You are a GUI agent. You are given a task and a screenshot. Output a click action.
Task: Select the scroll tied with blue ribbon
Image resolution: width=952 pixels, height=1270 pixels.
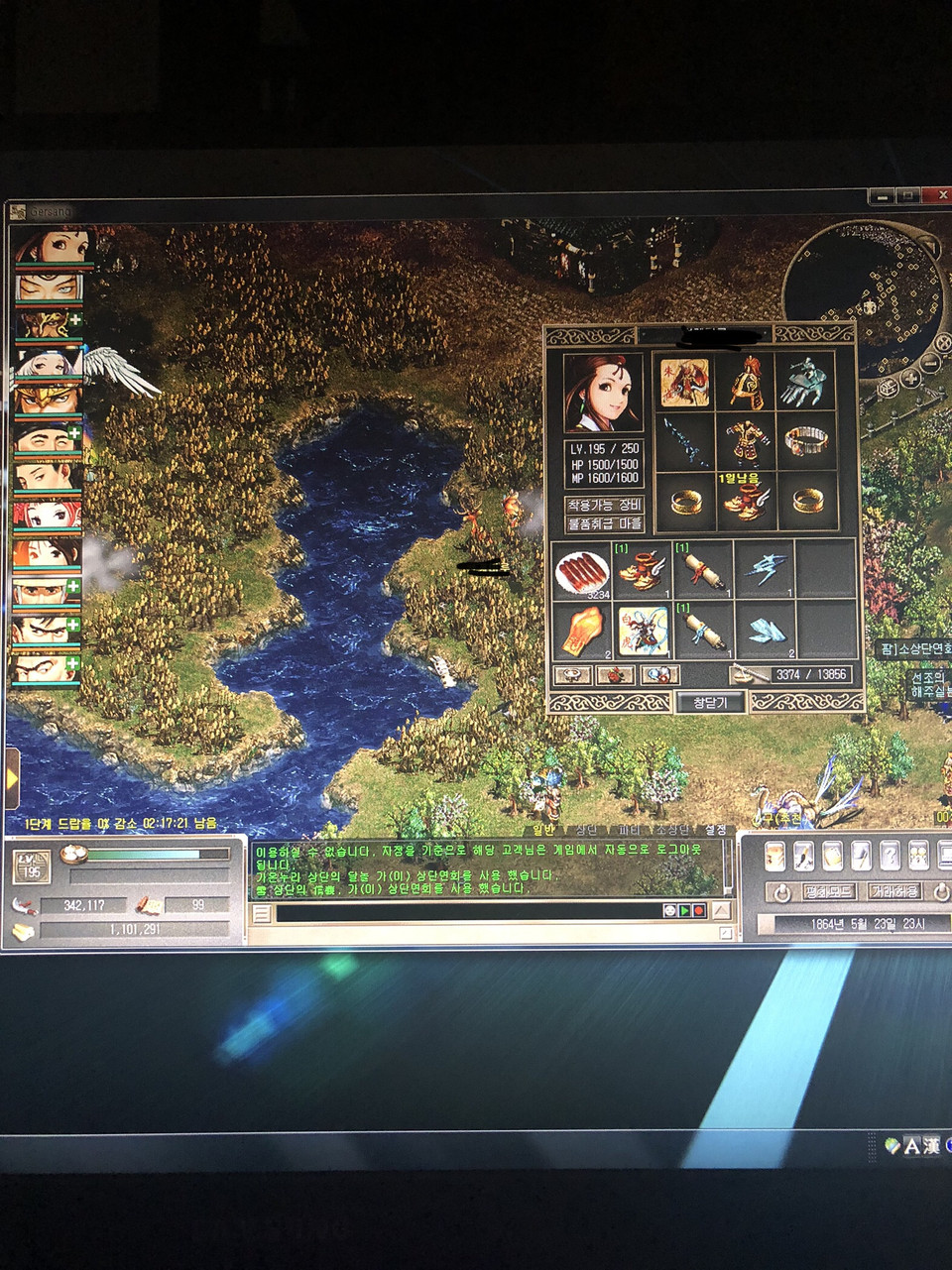click(x=703, y=632)
